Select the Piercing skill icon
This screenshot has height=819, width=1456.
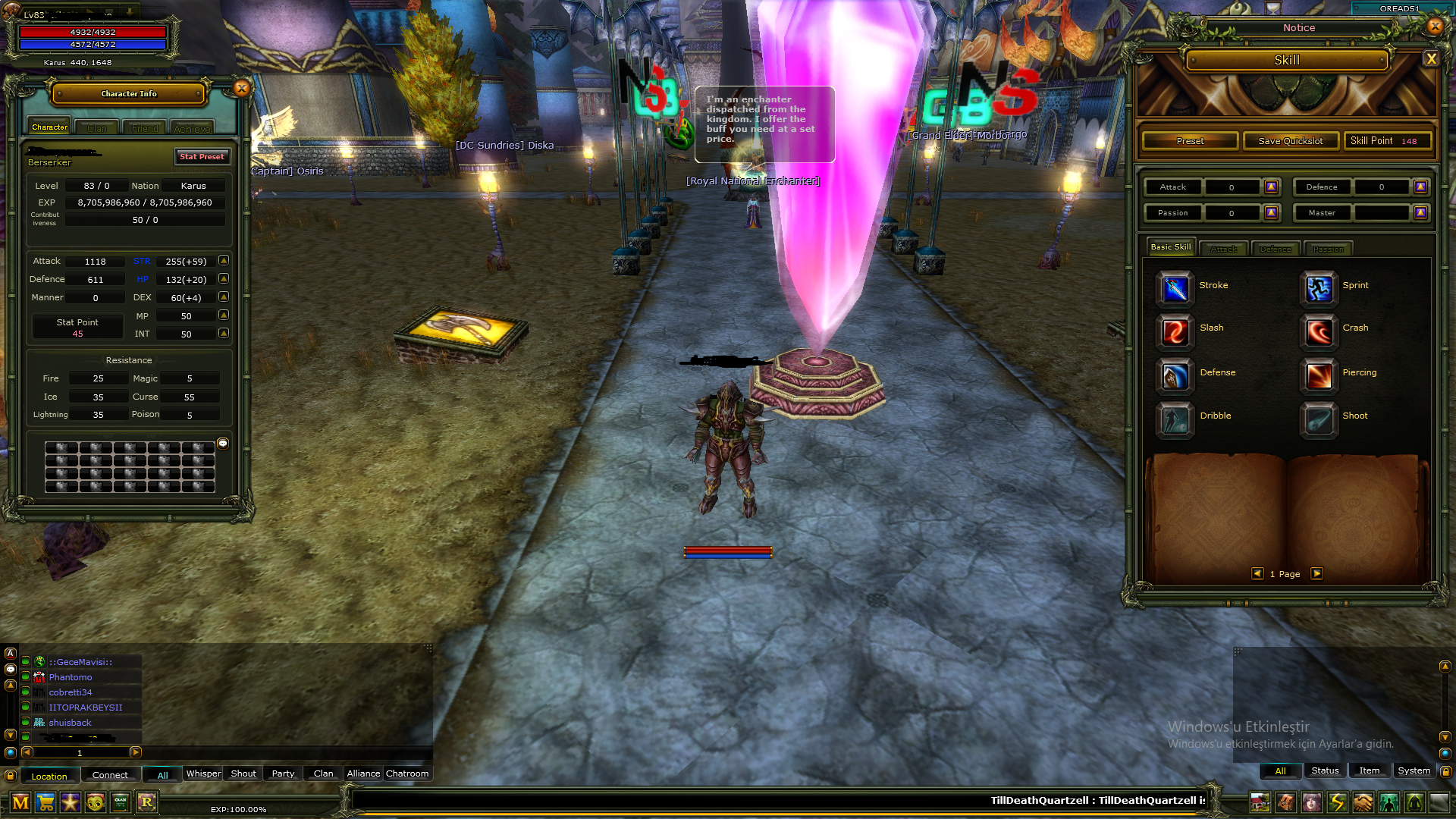click(1318, 377)
